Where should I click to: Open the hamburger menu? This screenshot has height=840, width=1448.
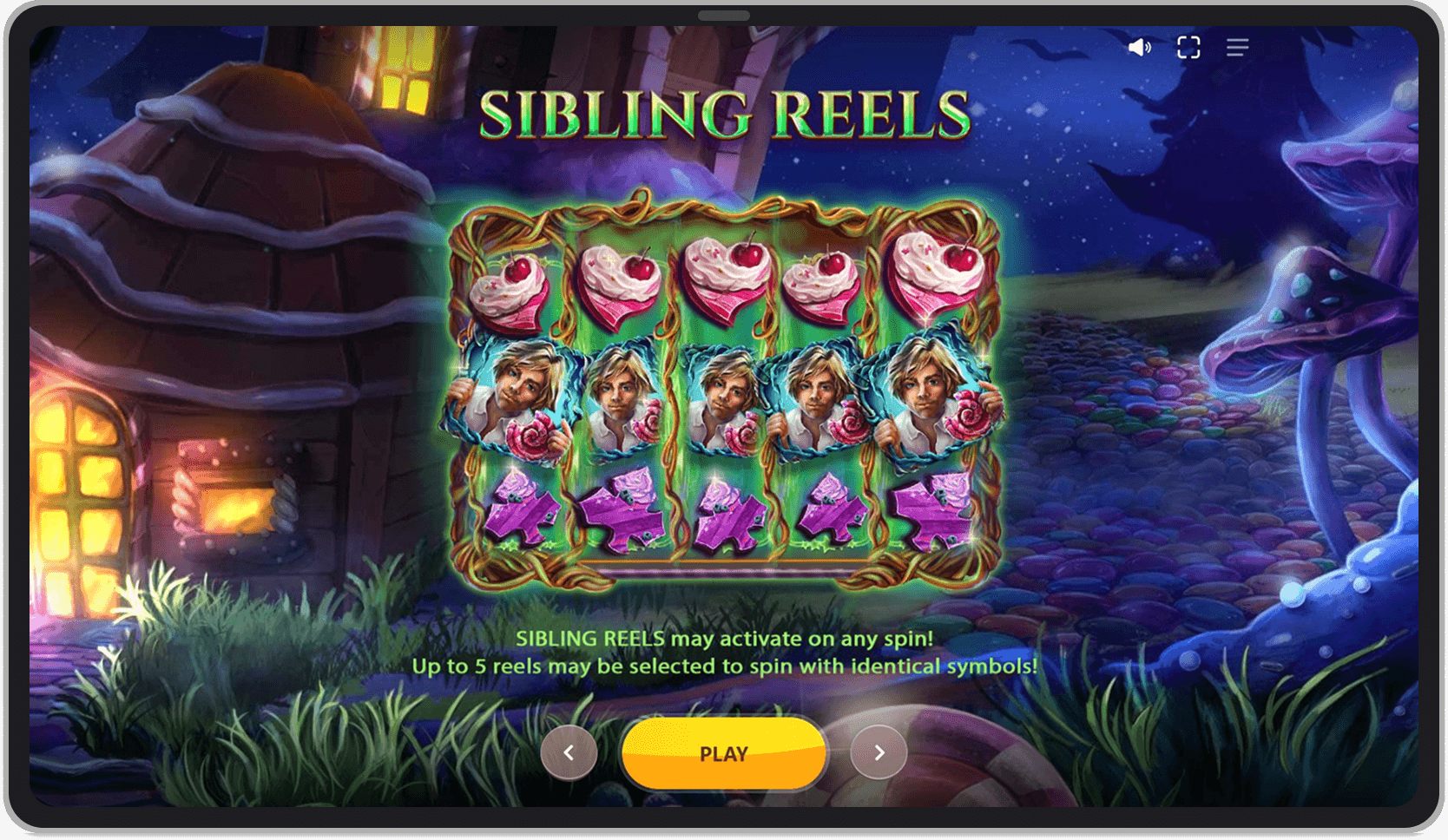click(1237, 48)
